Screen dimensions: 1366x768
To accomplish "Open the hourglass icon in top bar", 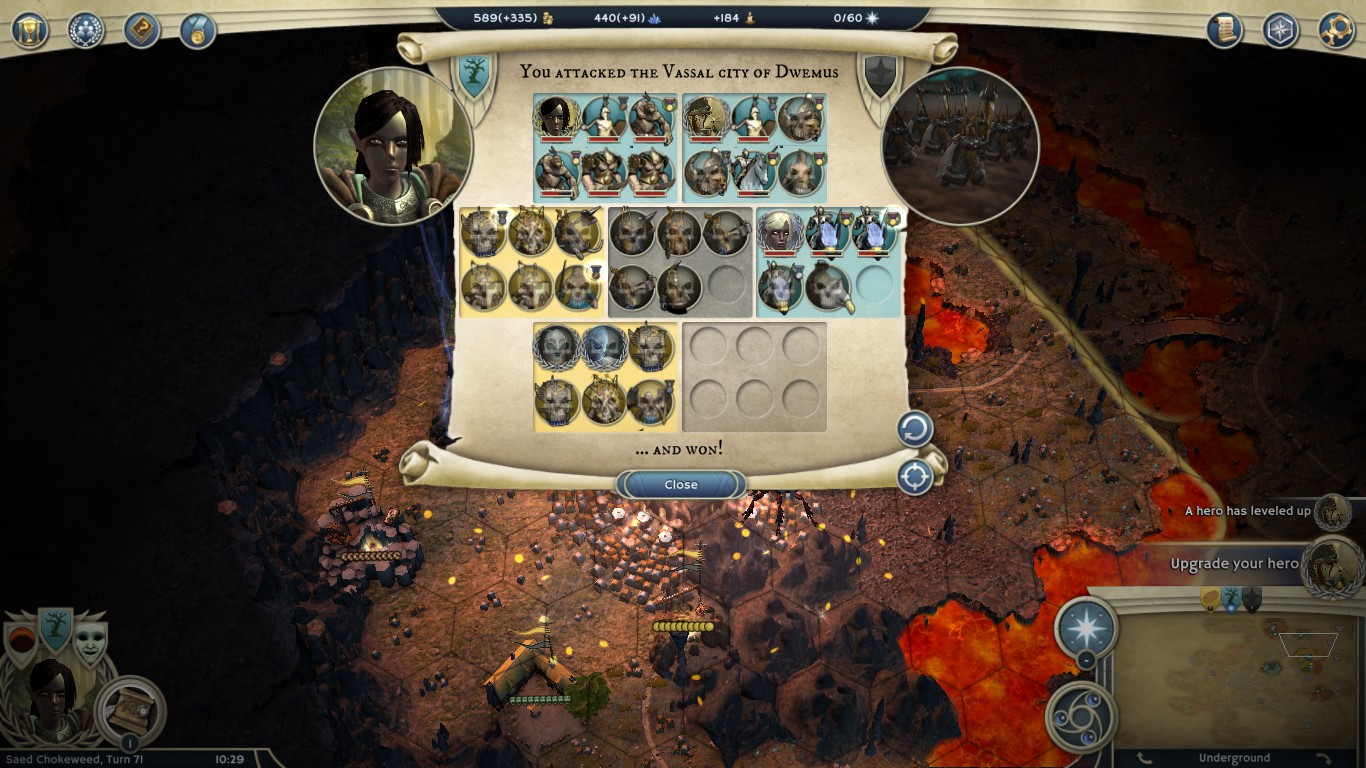I will tap(30, 30).
